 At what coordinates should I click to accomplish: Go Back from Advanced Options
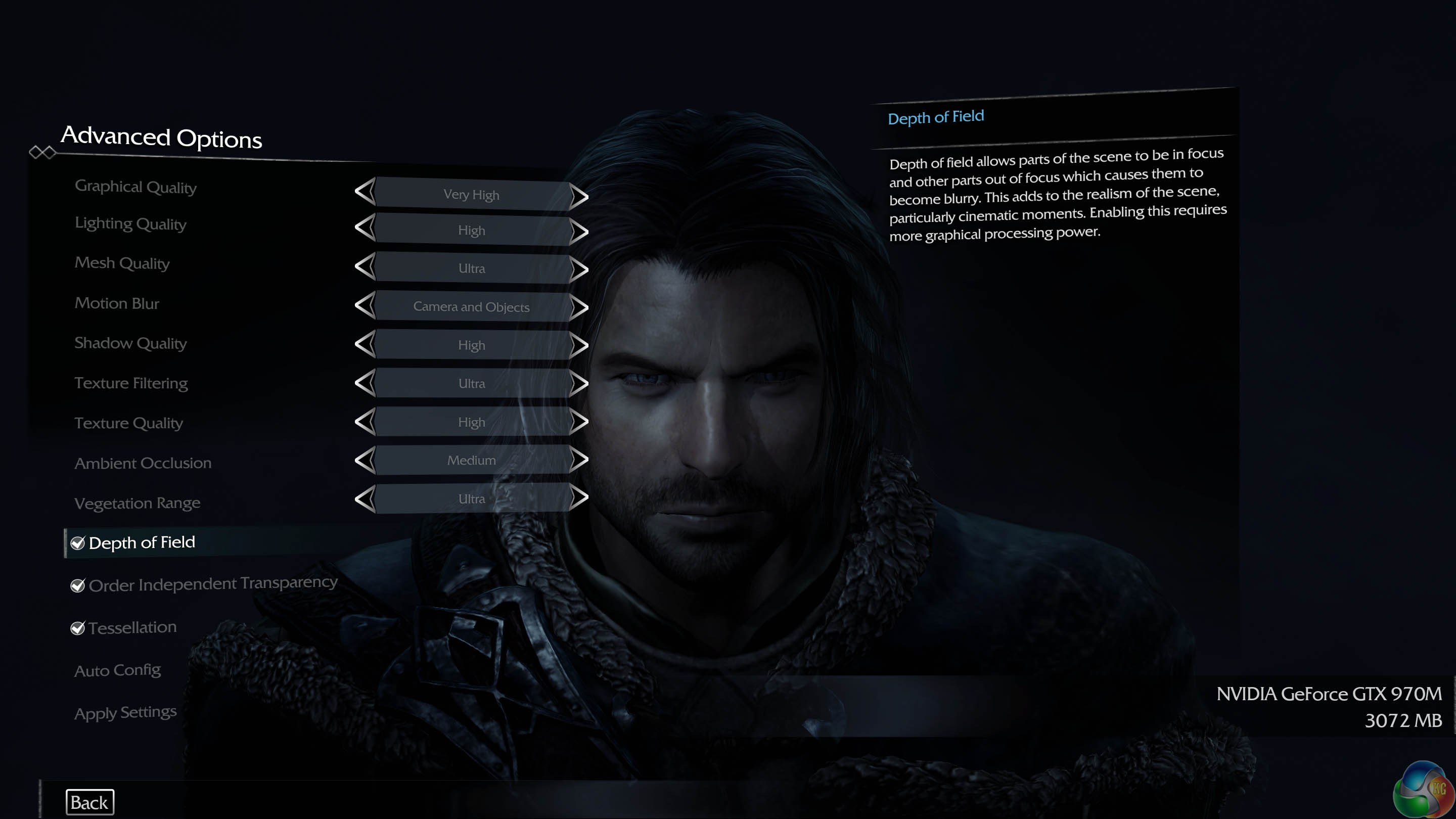[89, 802]
